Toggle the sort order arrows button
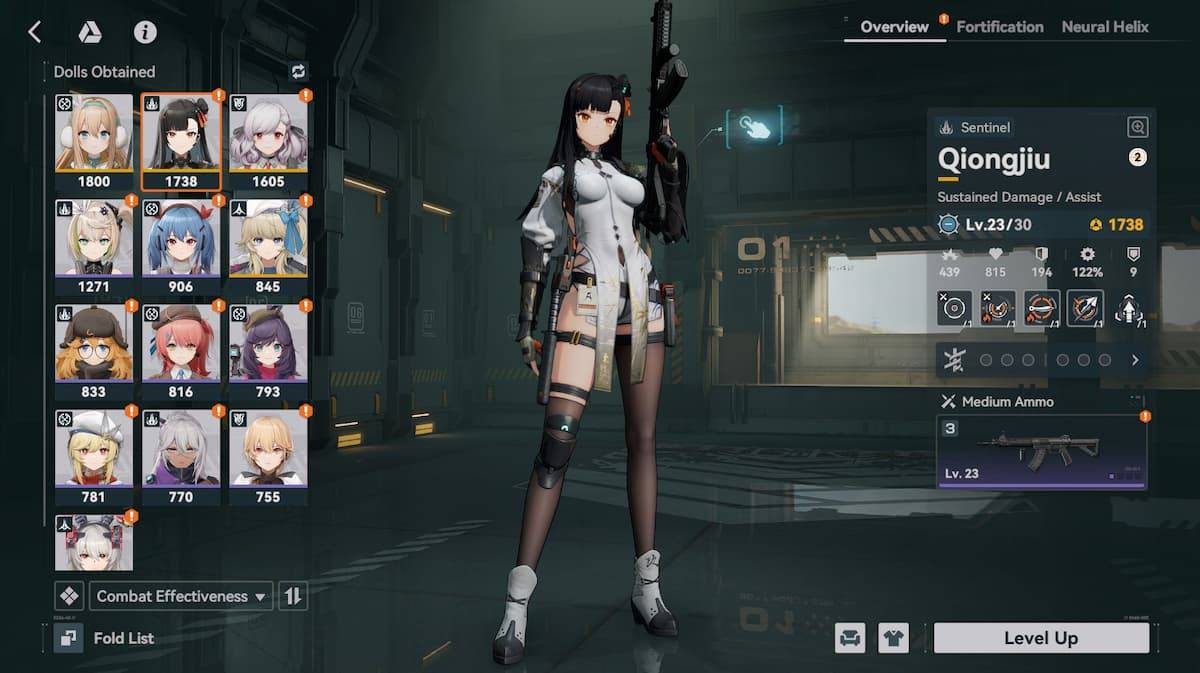1200x673 pixels. coord(293,596)
